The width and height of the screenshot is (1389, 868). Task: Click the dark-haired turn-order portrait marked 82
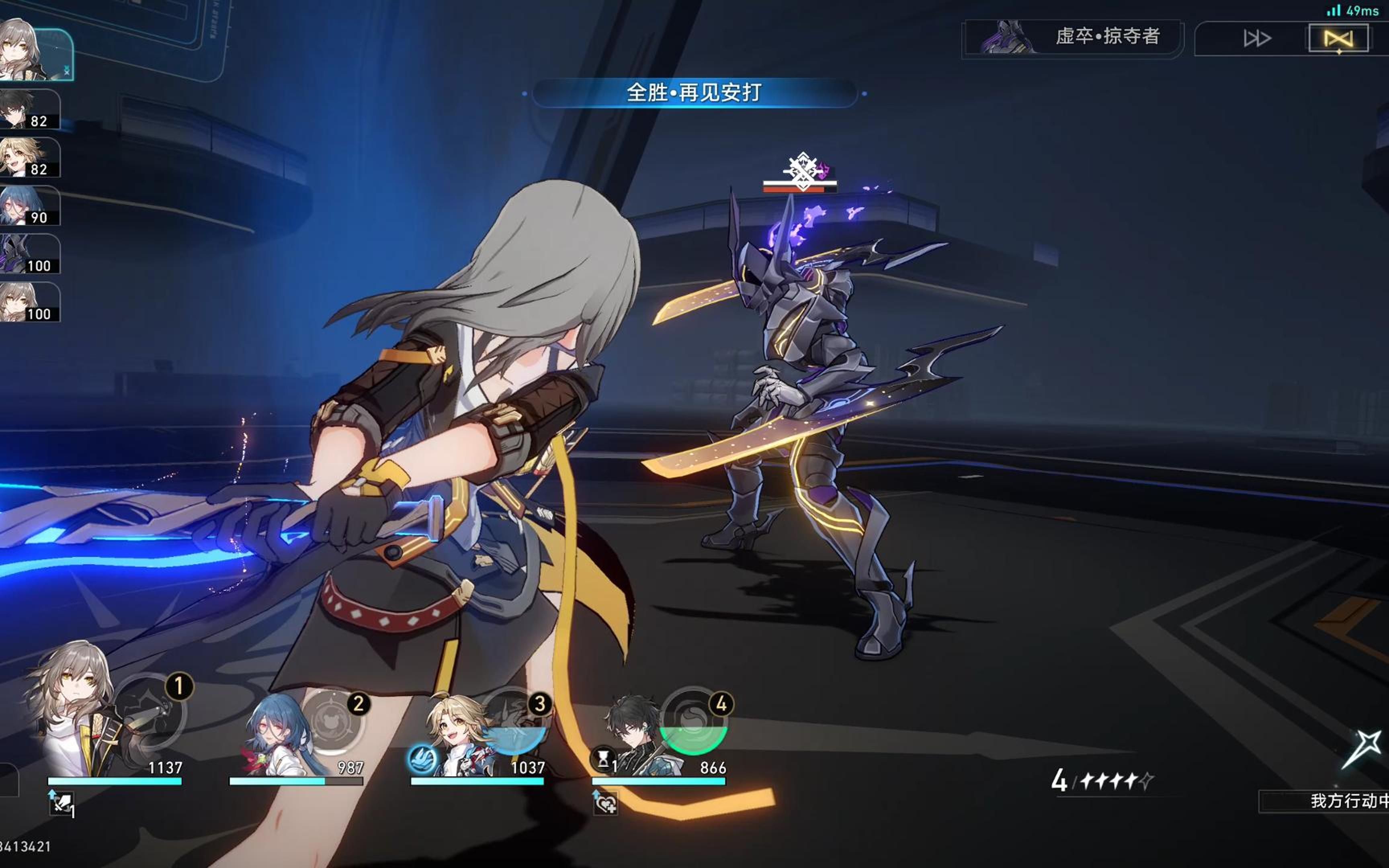click(x=29, y=109)
